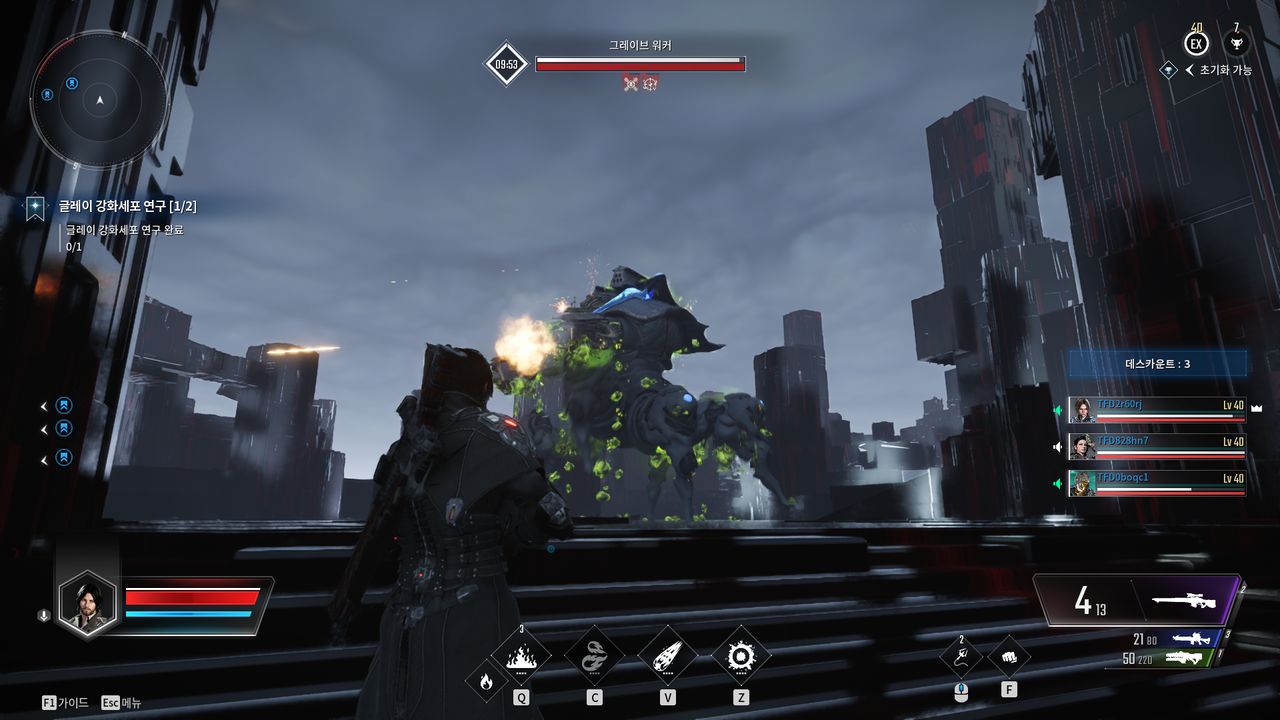Click the fist melee attack icon
The width and height of the screenshot is (1280, 720).
[1008, 657]
